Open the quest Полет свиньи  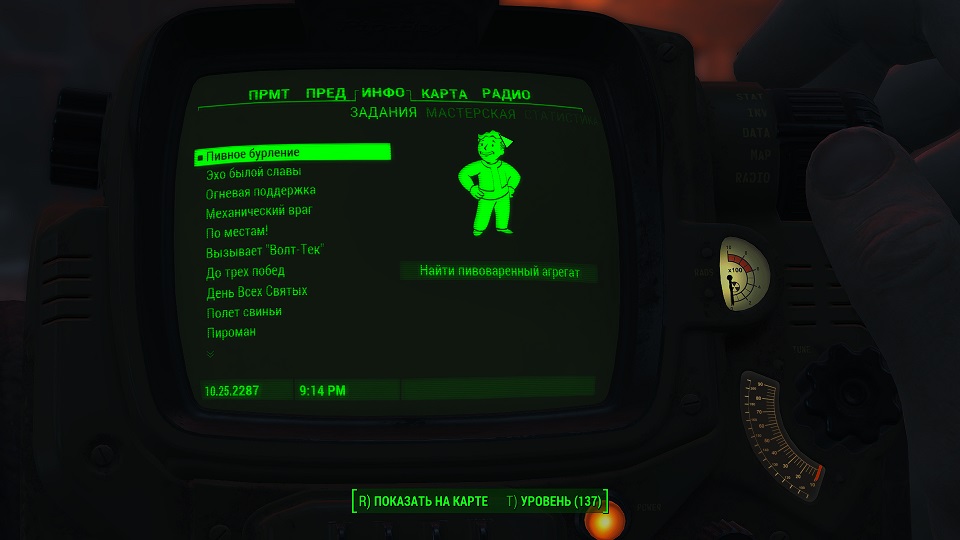237,312
